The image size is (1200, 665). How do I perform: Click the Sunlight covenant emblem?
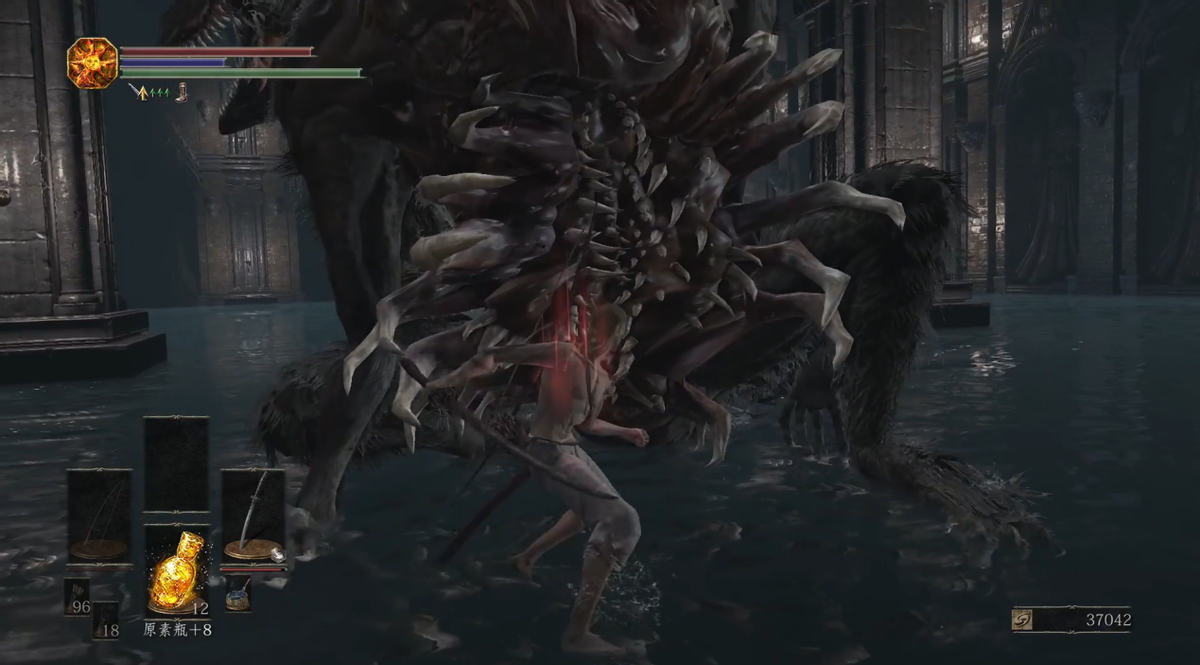pyautogui.click(x=93, y=63)
